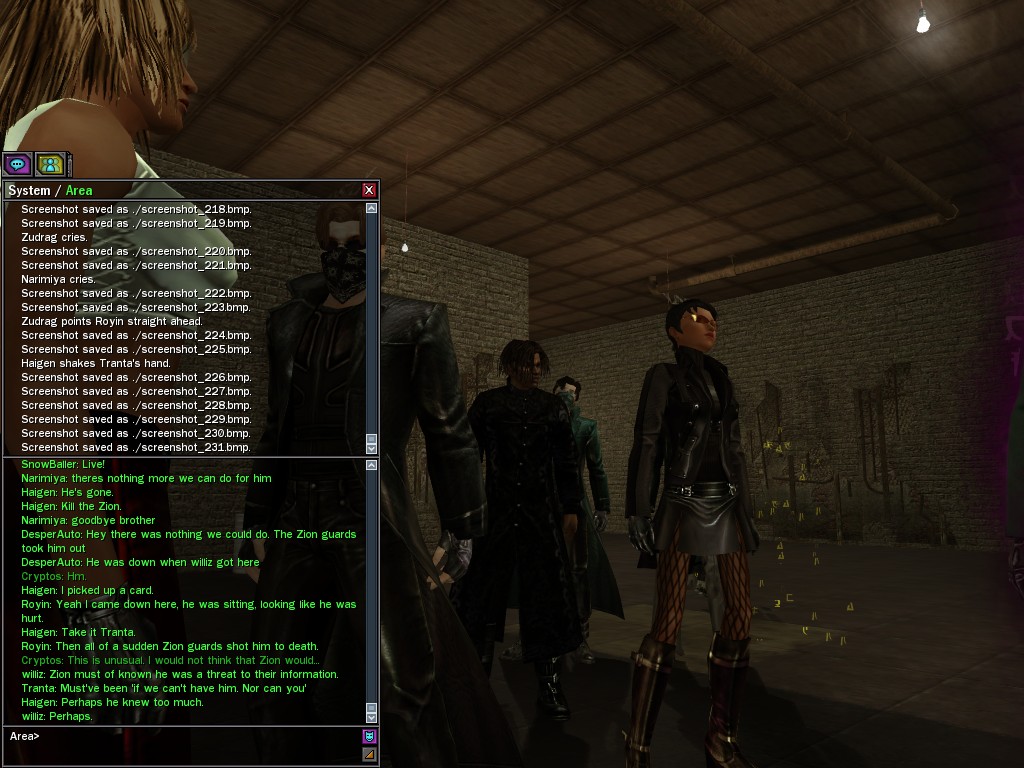Click the Area chat scroll-down arrow
This screenshot has width=1024, height=768.
click(372, 717)
